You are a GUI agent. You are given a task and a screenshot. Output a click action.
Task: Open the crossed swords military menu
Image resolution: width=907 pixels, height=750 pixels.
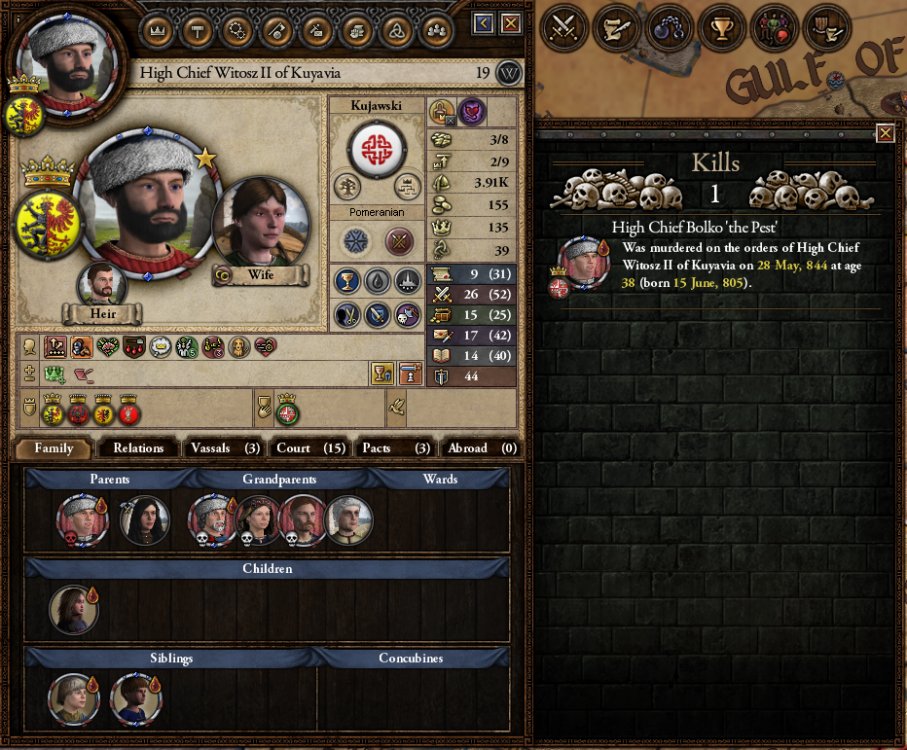tap(564, 28)
